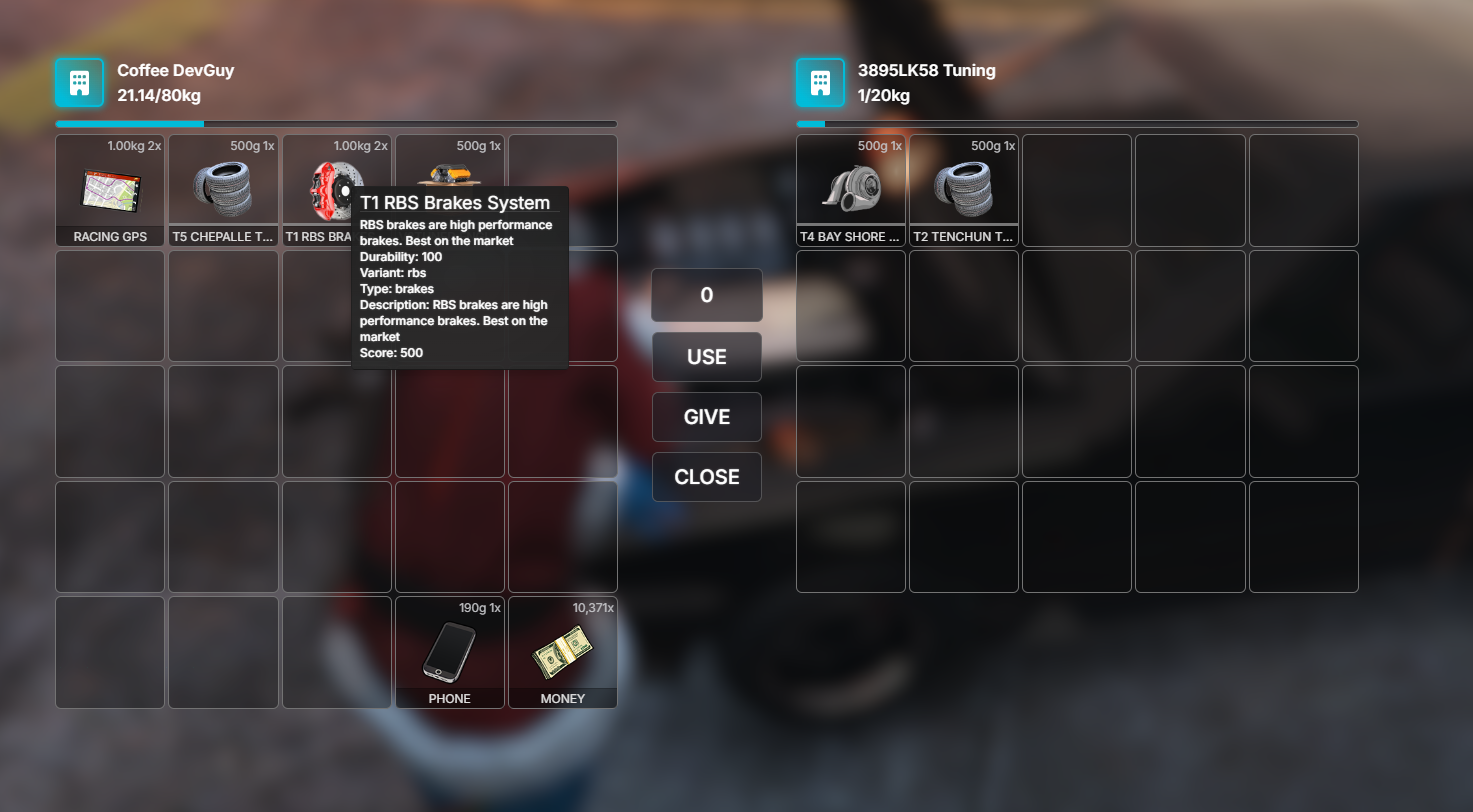Screen dimensions: 1473x812
Task: Select the Racing GPS slot
Action: tap(110, 190)
